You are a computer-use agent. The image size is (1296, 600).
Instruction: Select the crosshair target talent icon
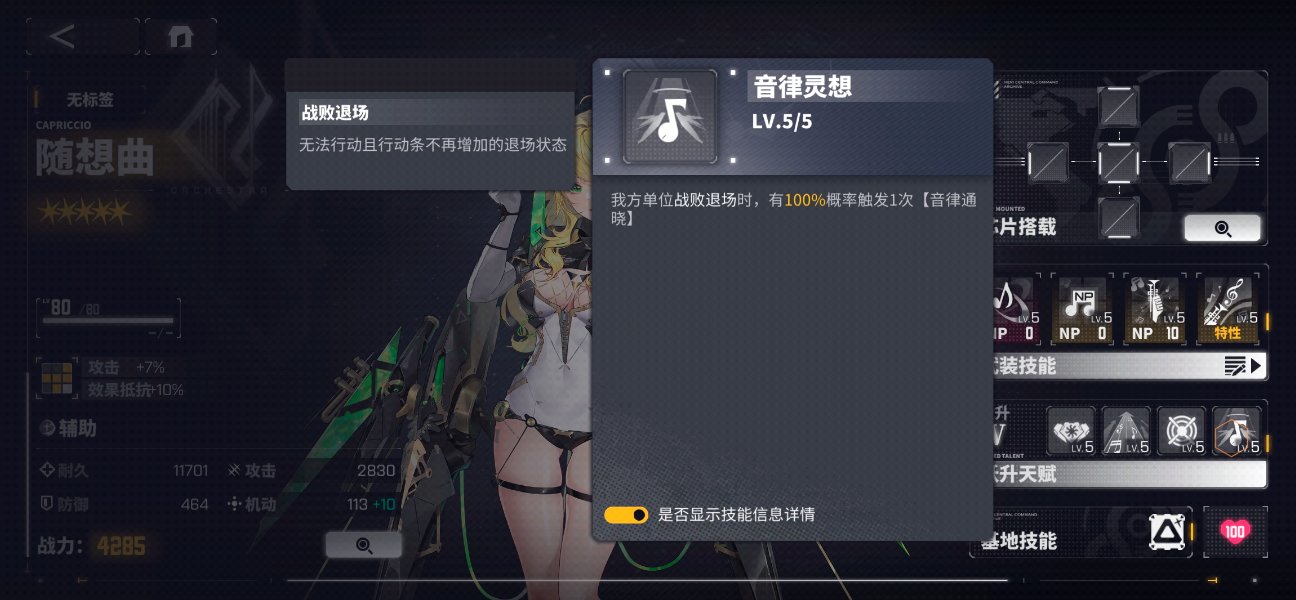point(1180,431)
